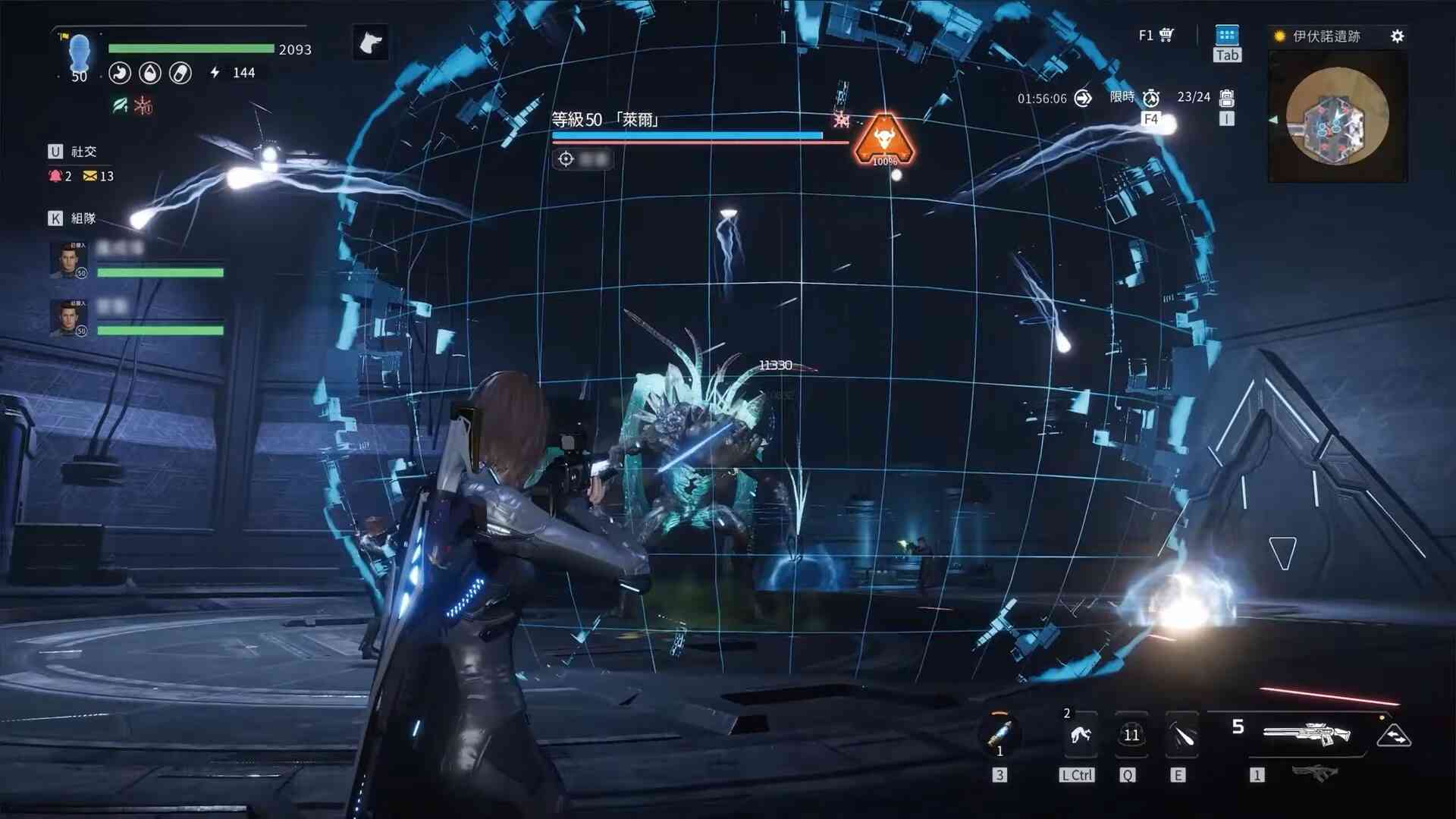Open the circular minimap
This screenshot has height=819, width=1456.
coord(1337,116)
